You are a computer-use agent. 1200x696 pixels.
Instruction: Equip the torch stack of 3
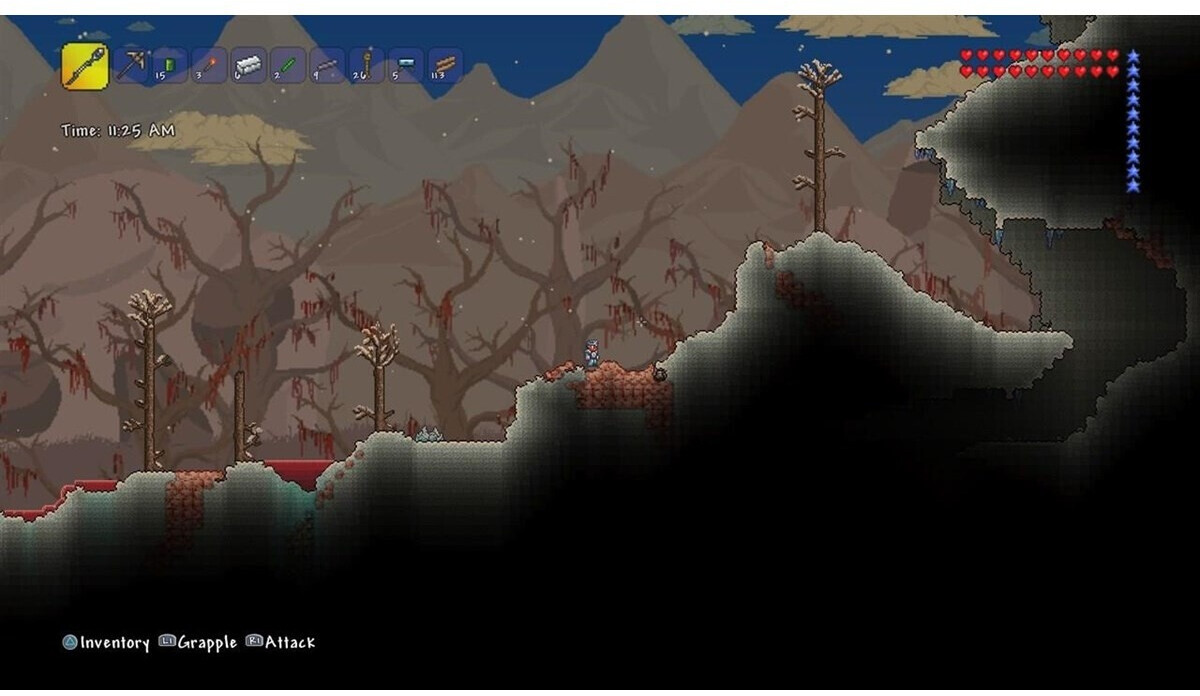(209, 66)
